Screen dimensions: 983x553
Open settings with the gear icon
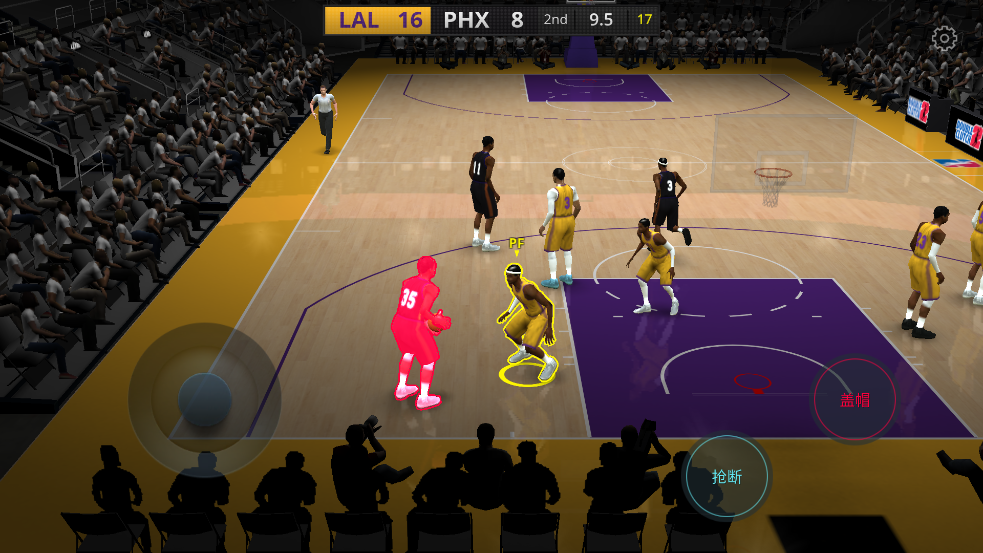pyautogui.click(x=944, y=39)
